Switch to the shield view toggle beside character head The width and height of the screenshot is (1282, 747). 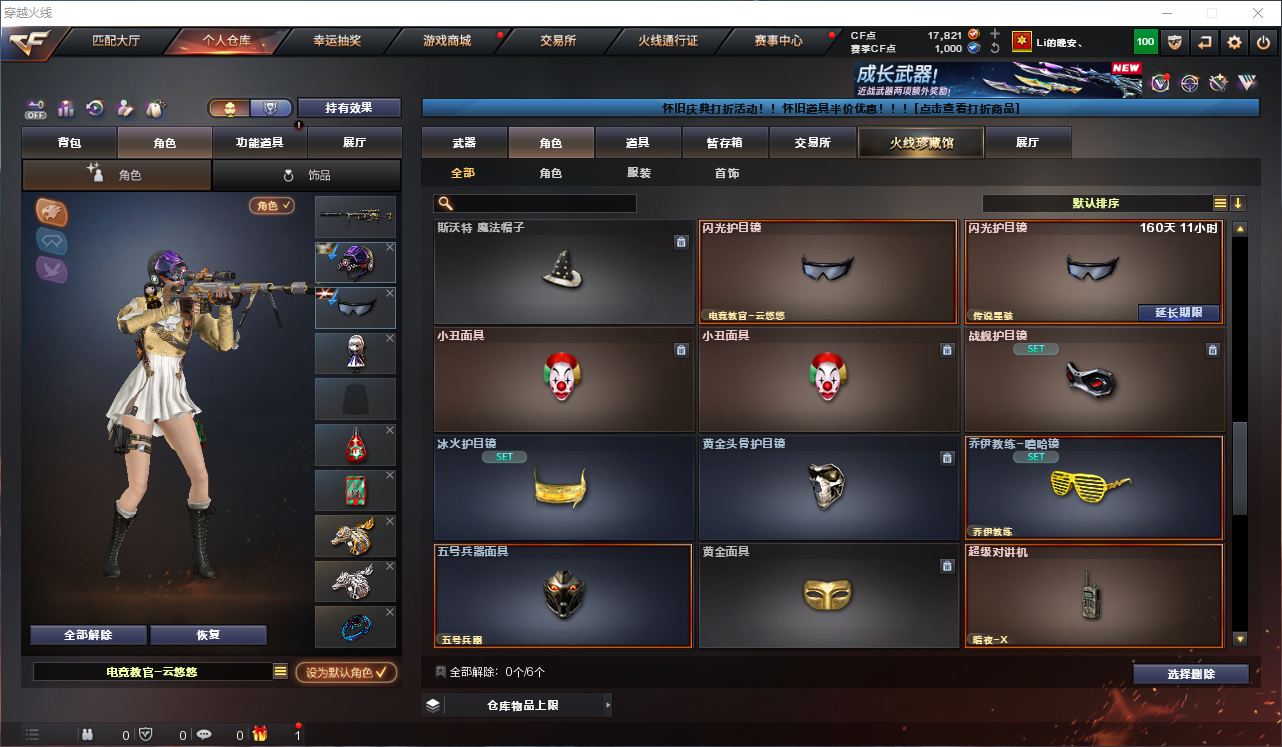pyautogui.click(x=270, y=107)
